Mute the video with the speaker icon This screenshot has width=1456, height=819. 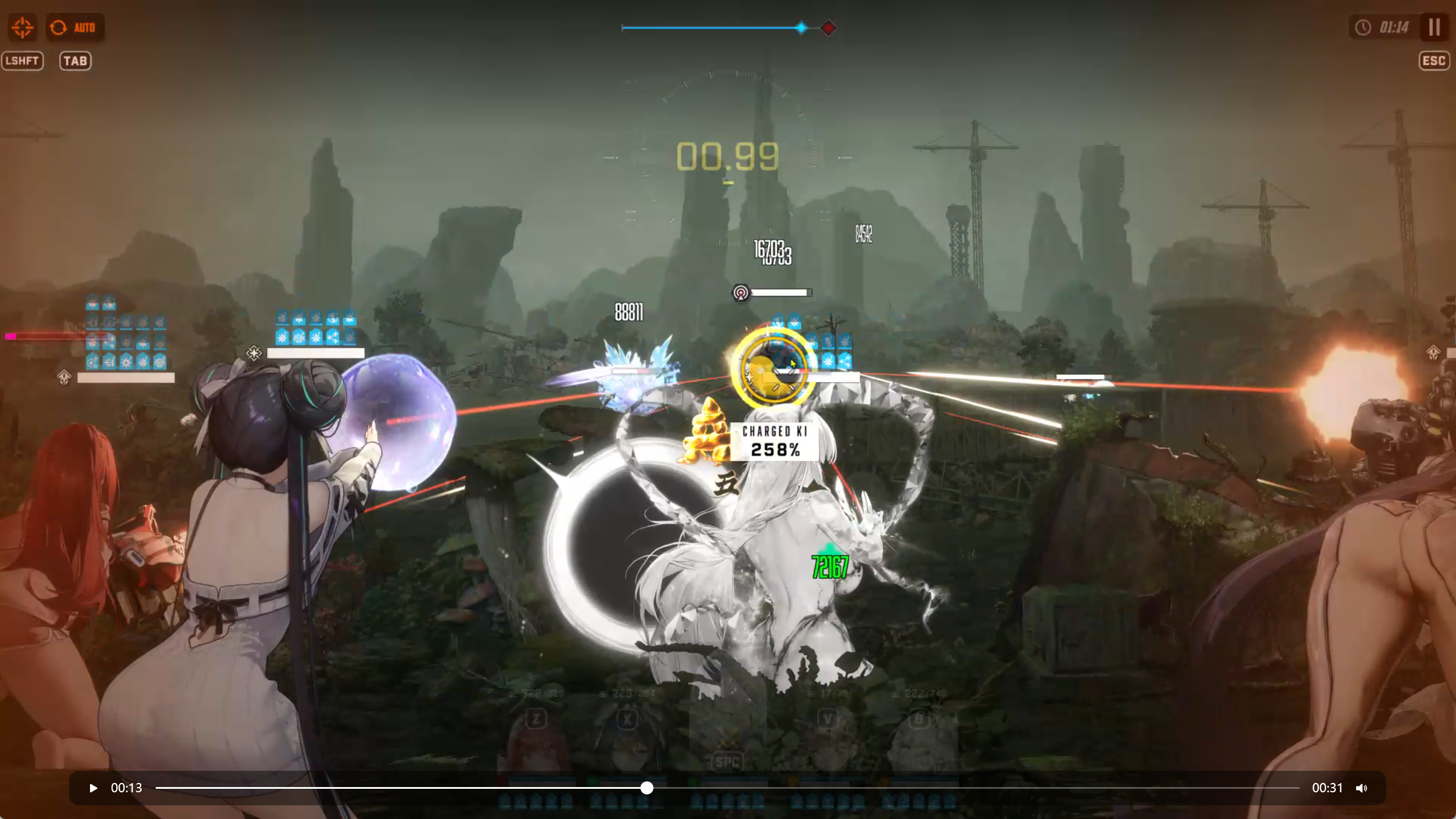[1361, 788]
